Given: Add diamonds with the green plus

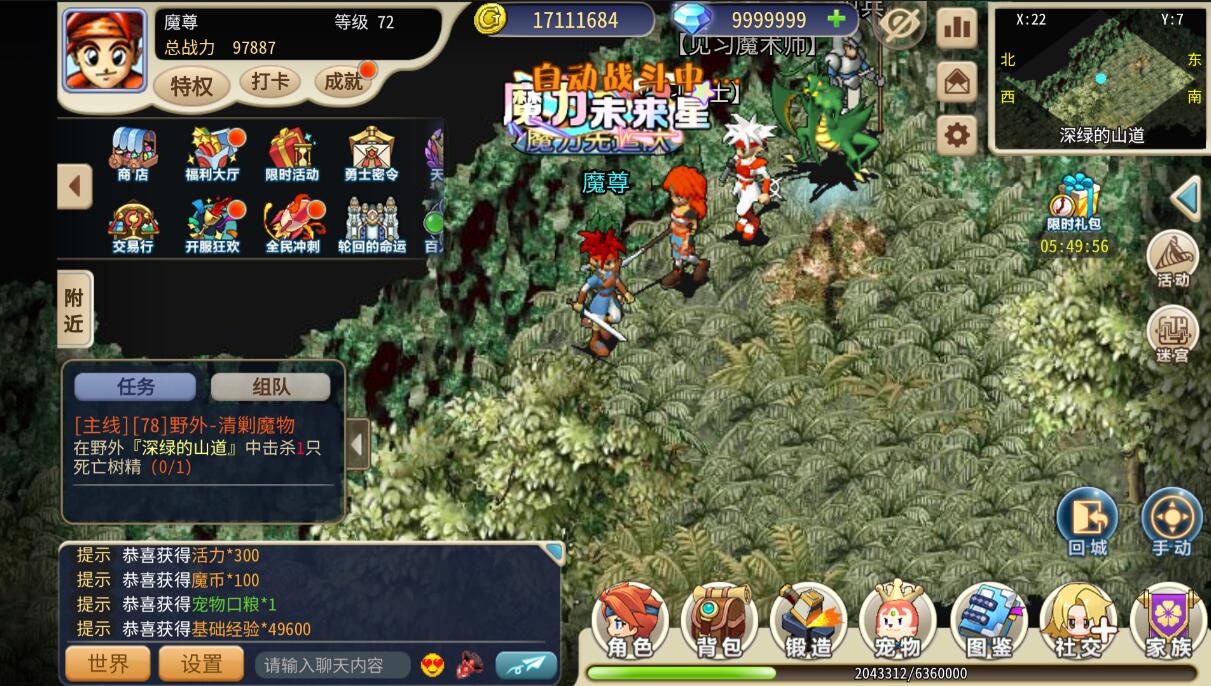Looking at the screenshot, I should point(837,19).
